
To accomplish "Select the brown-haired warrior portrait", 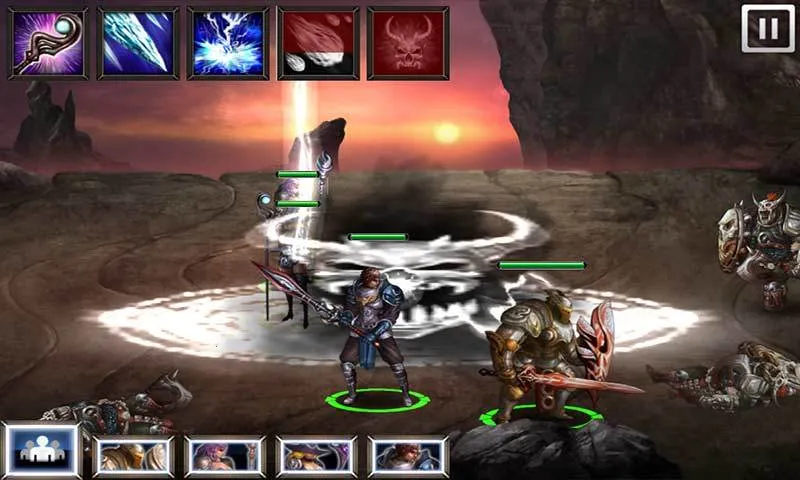I will point(408,455).
